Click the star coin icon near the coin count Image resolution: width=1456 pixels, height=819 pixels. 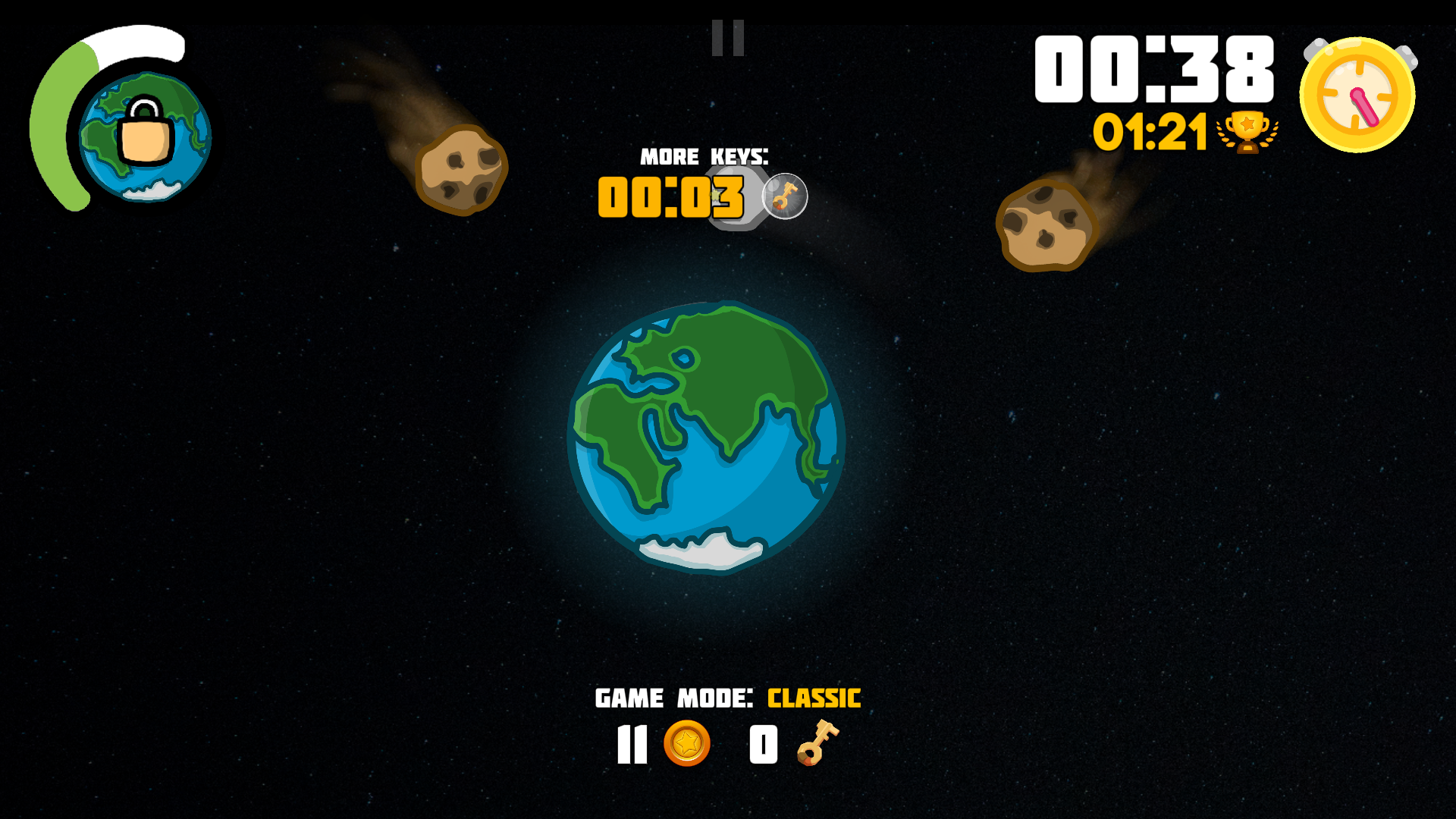coord(686,744)
